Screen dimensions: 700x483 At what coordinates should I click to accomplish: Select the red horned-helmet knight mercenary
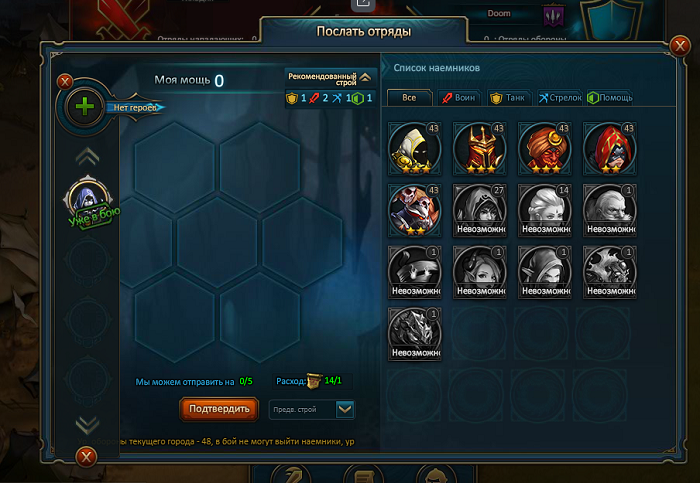tap(478, 148)
